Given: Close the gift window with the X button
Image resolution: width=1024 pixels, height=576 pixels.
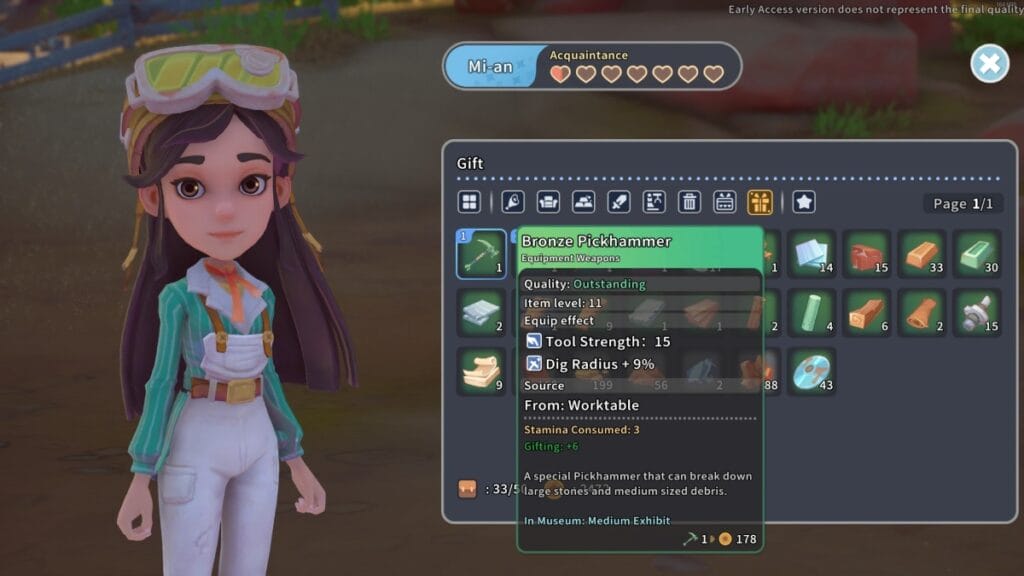Looking at the screenshot, I should pyautogui.click(x=989, y=64).
